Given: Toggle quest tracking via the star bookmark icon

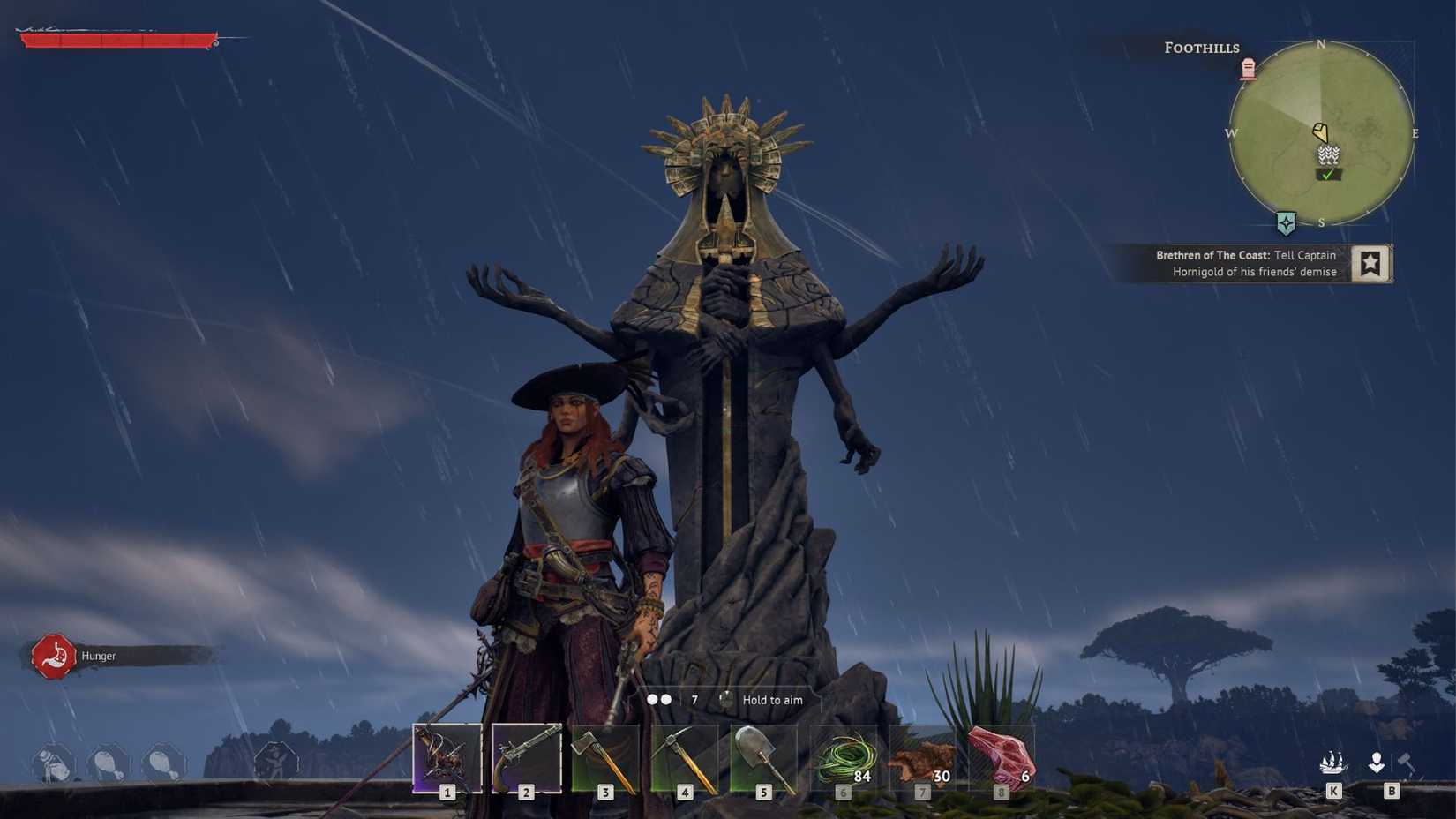Looking at the screenshot, I should coord(1371,262).
